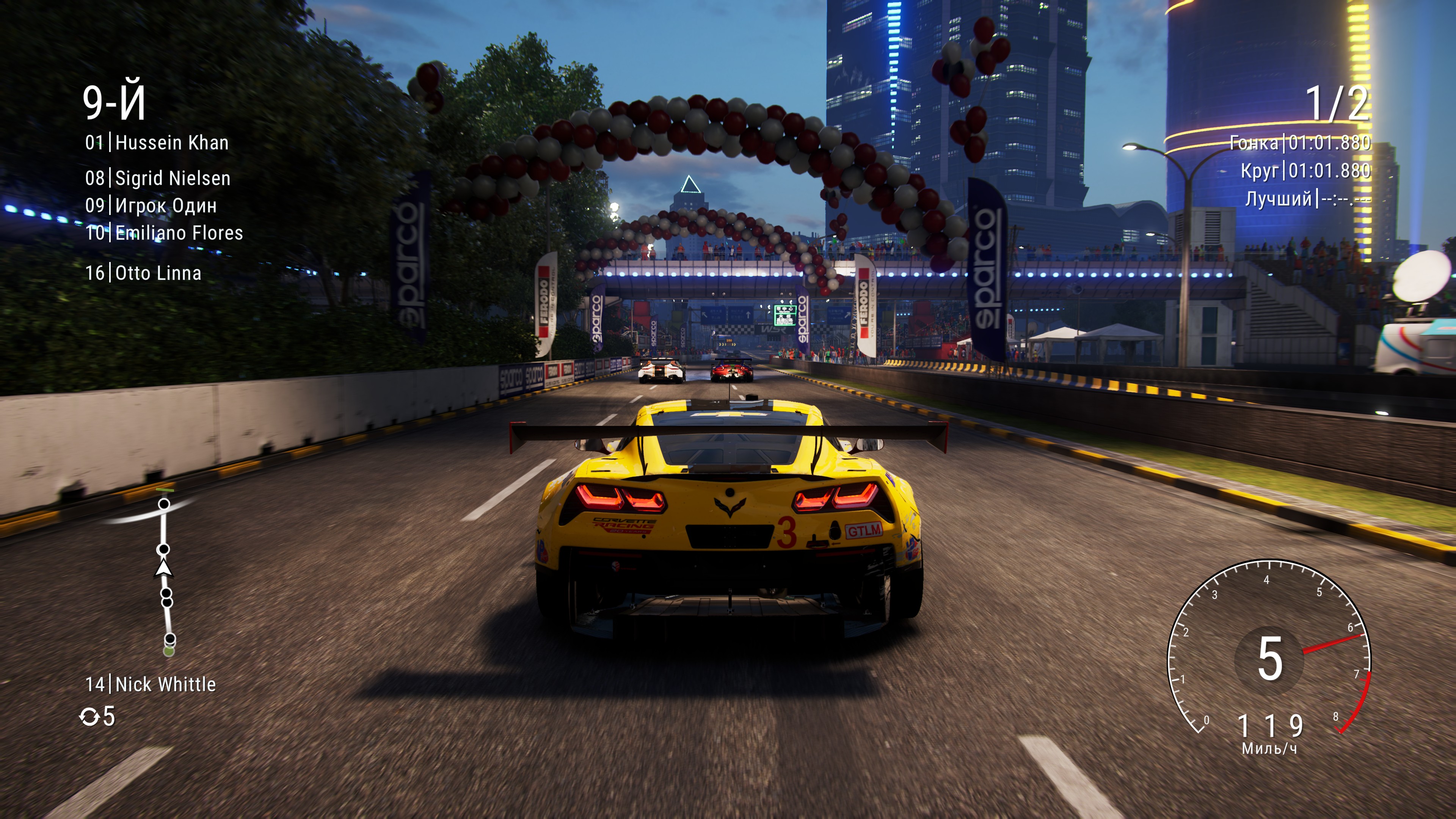Viewport: 1456px width, 819px height.
Task: Activate the flashback rewind icon
Action: click(x=89, y=717)
